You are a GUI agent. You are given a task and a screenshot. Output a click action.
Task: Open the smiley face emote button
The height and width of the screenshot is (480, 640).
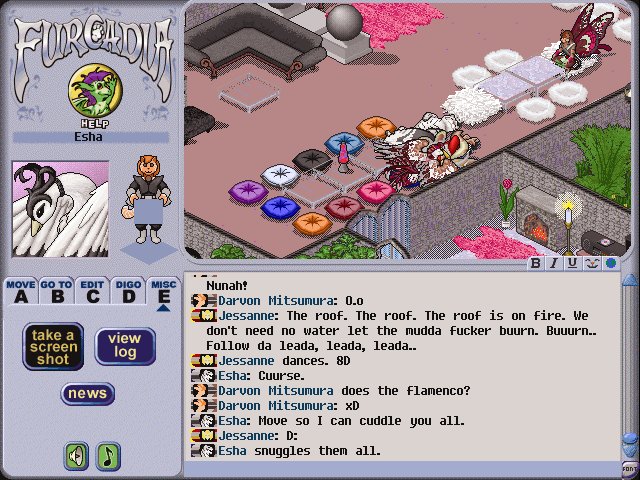pyautogui.click(x=590, y=264)
